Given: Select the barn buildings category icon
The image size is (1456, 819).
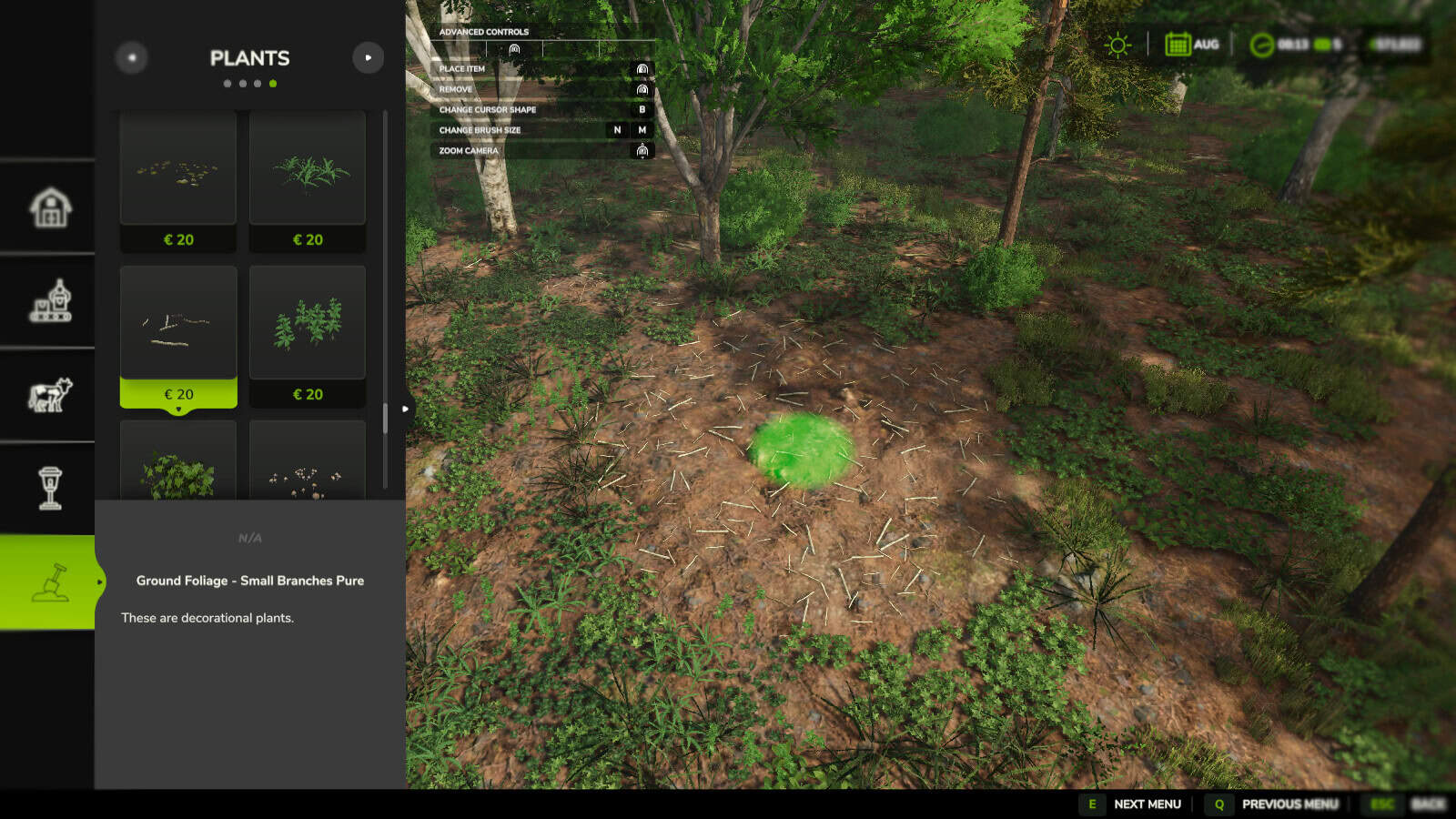Looking at the screenshot, I should pyautogui.click(x=50, y=206).
